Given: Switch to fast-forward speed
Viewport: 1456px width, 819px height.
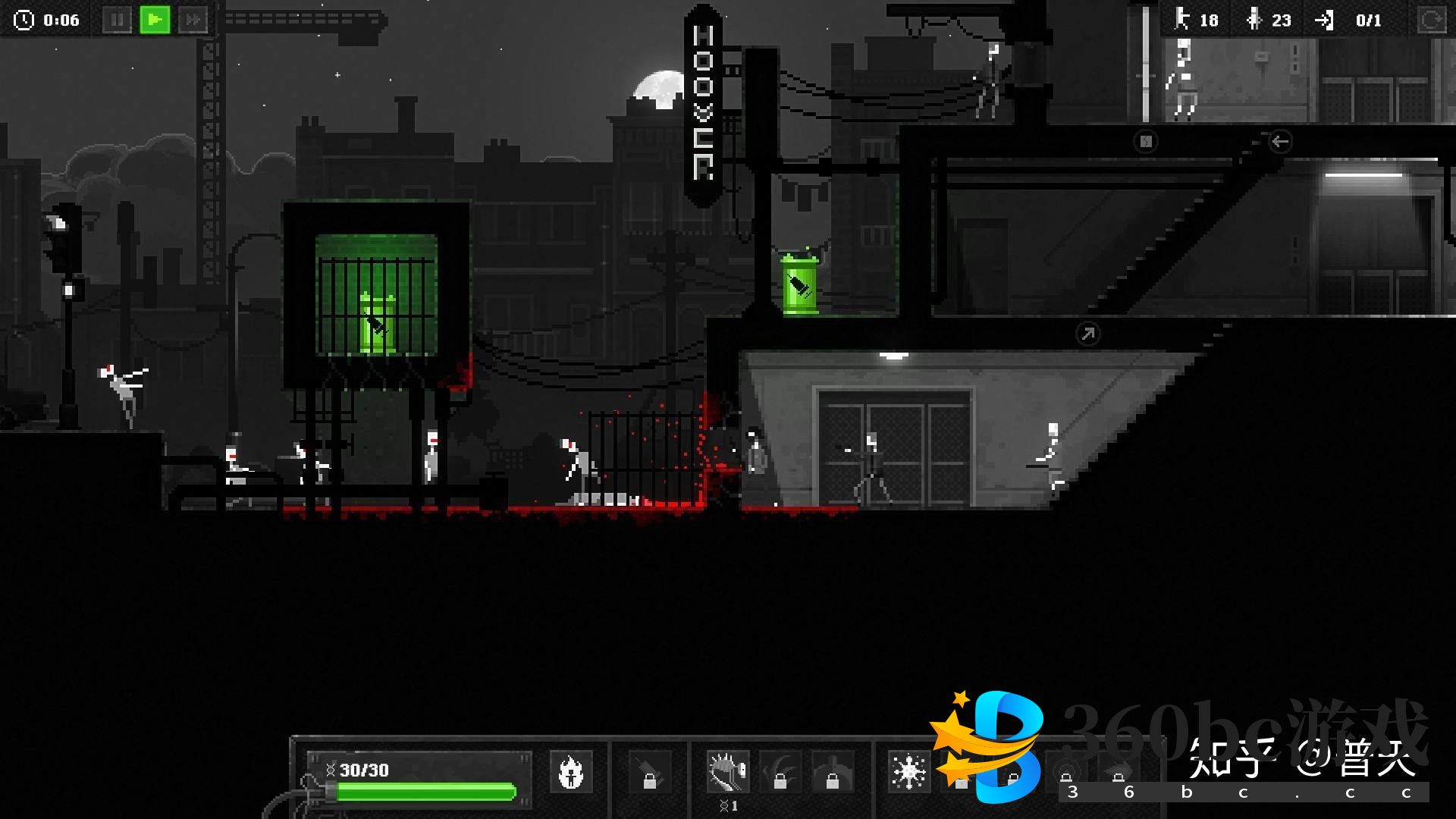Looking at the screenshot, I should point(193,20).
